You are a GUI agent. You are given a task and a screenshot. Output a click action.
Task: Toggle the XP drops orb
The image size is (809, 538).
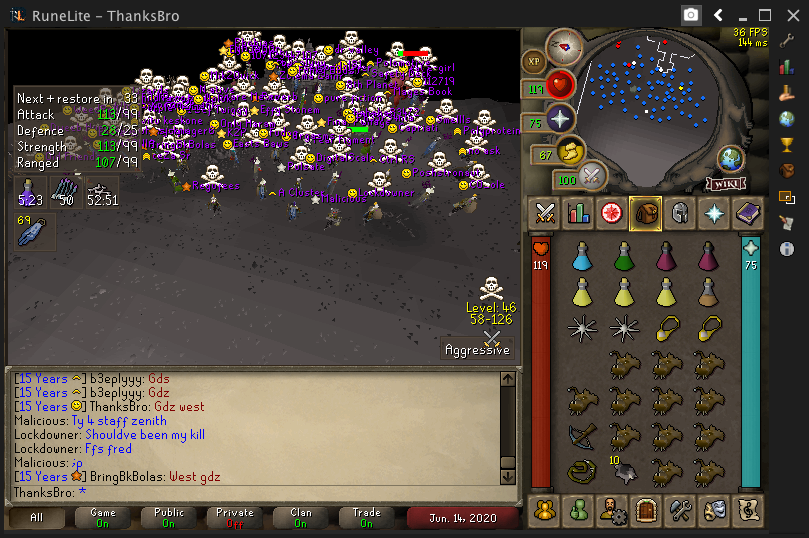click(533, 61)
